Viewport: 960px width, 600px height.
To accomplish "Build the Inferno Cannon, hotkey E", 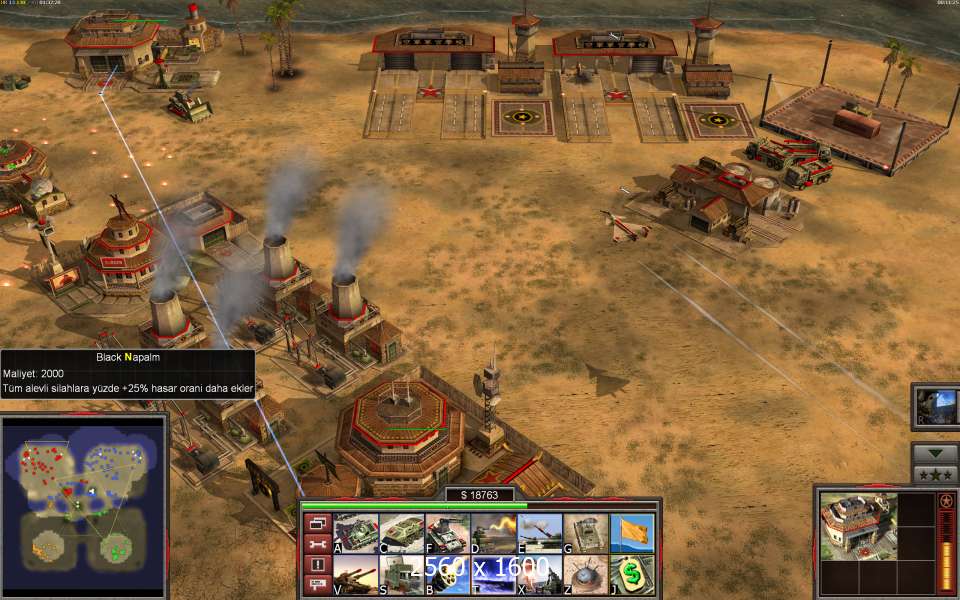I will click(540, 533).
